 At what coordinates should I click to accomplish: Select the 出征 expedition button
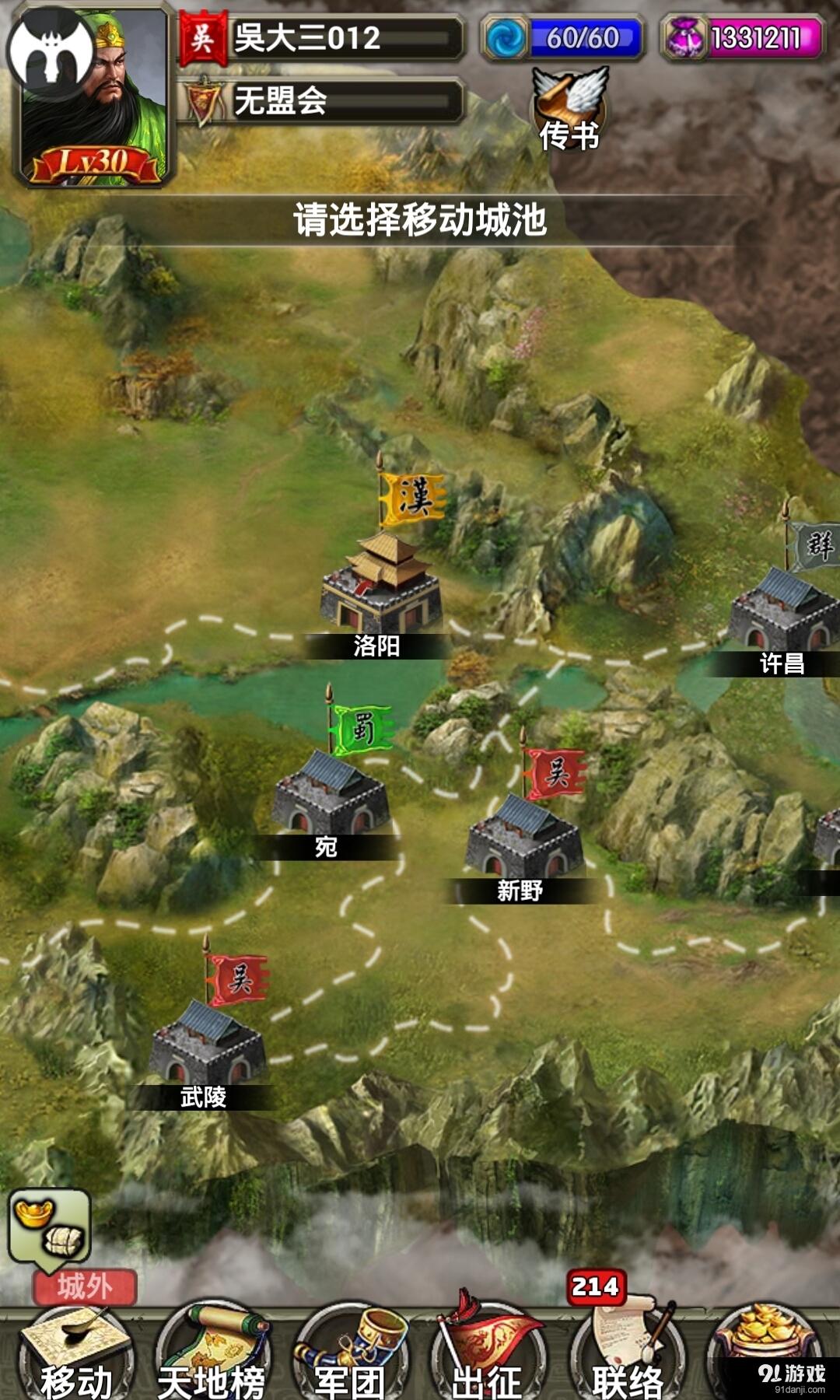[x=488, y=1355]
